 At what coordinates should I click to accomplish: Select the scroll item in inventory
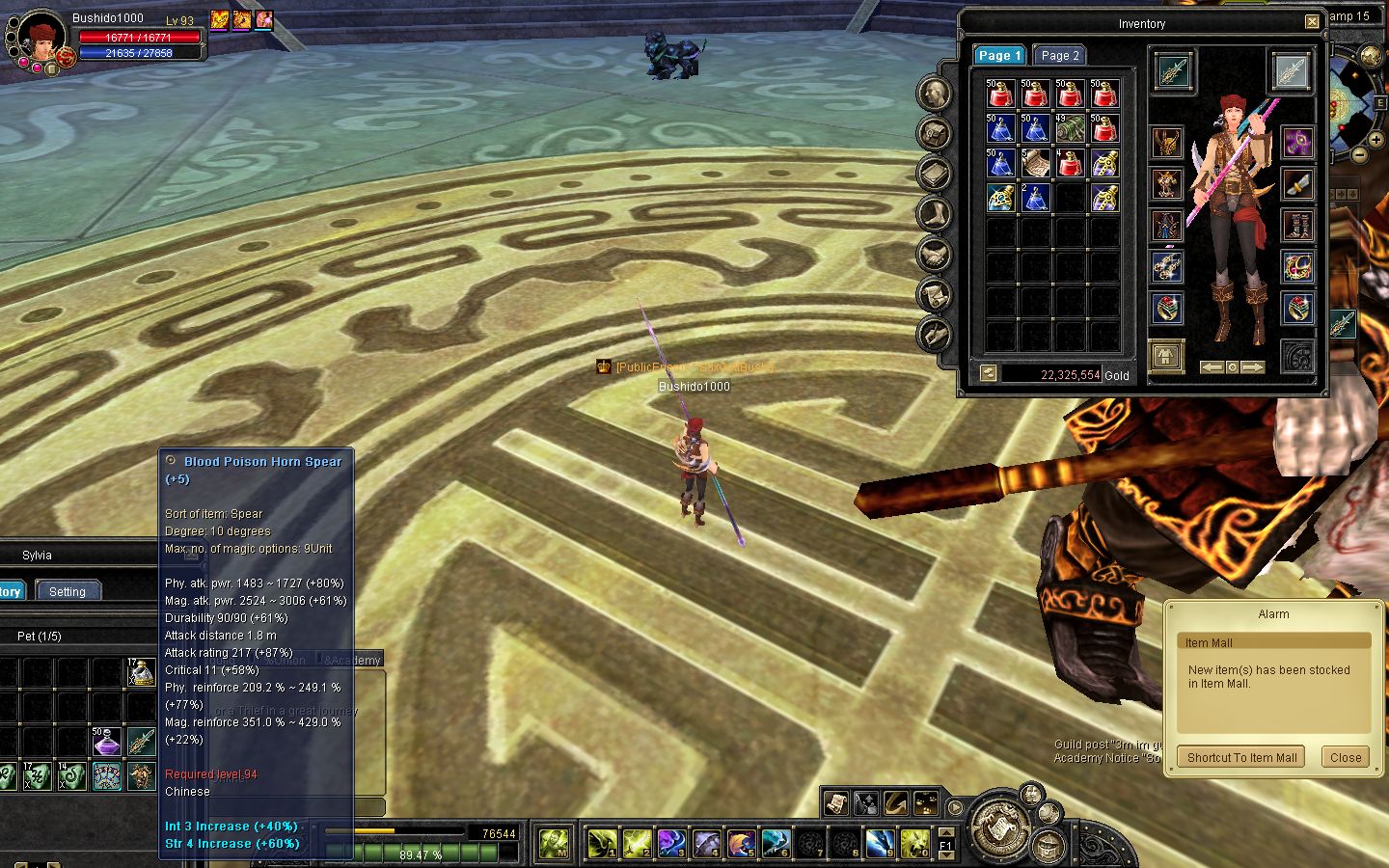(1035, 162)
